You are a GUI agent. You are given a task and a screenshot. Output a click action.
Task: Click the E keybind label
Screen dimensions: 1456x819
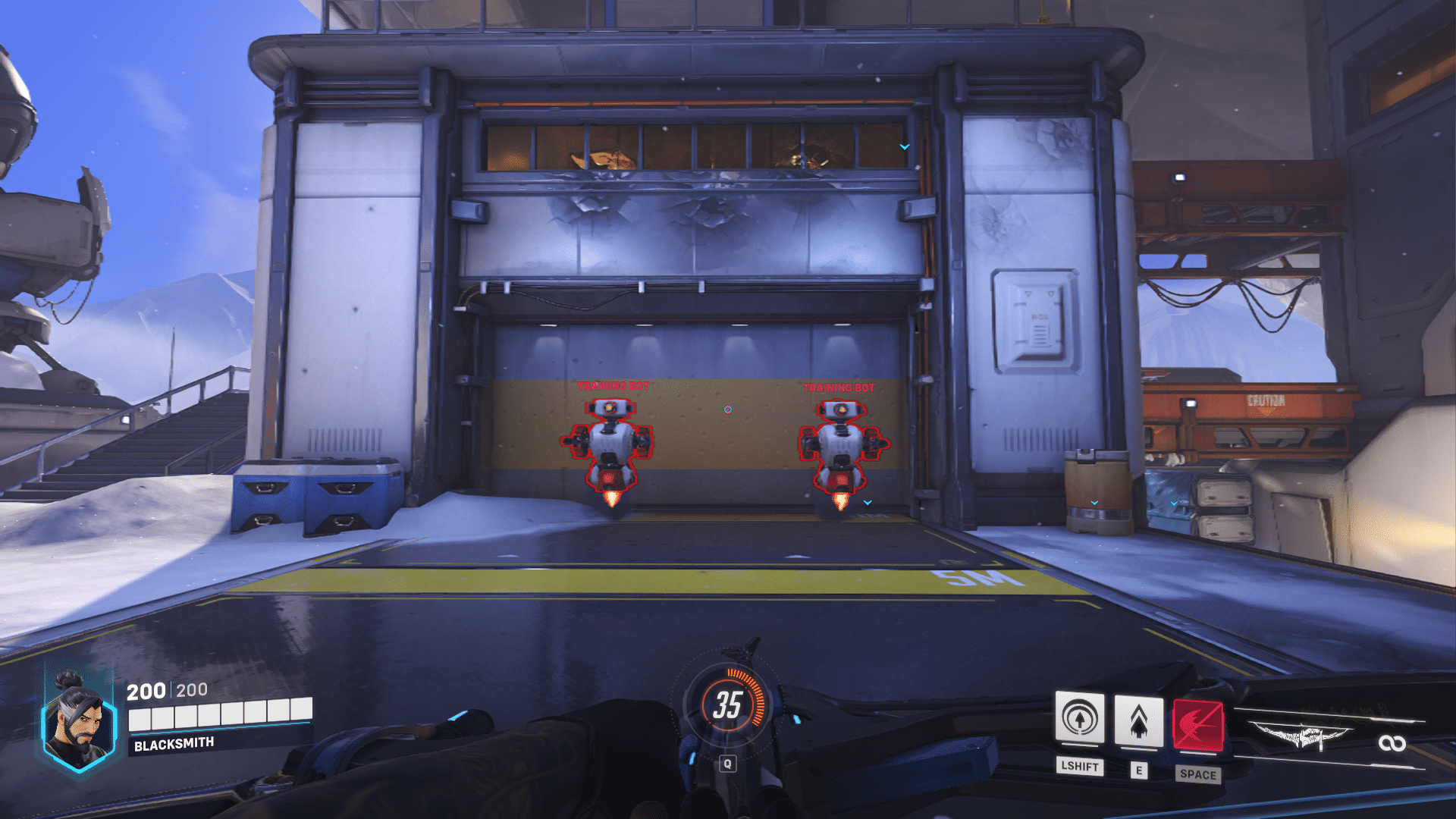[1139, 767]
